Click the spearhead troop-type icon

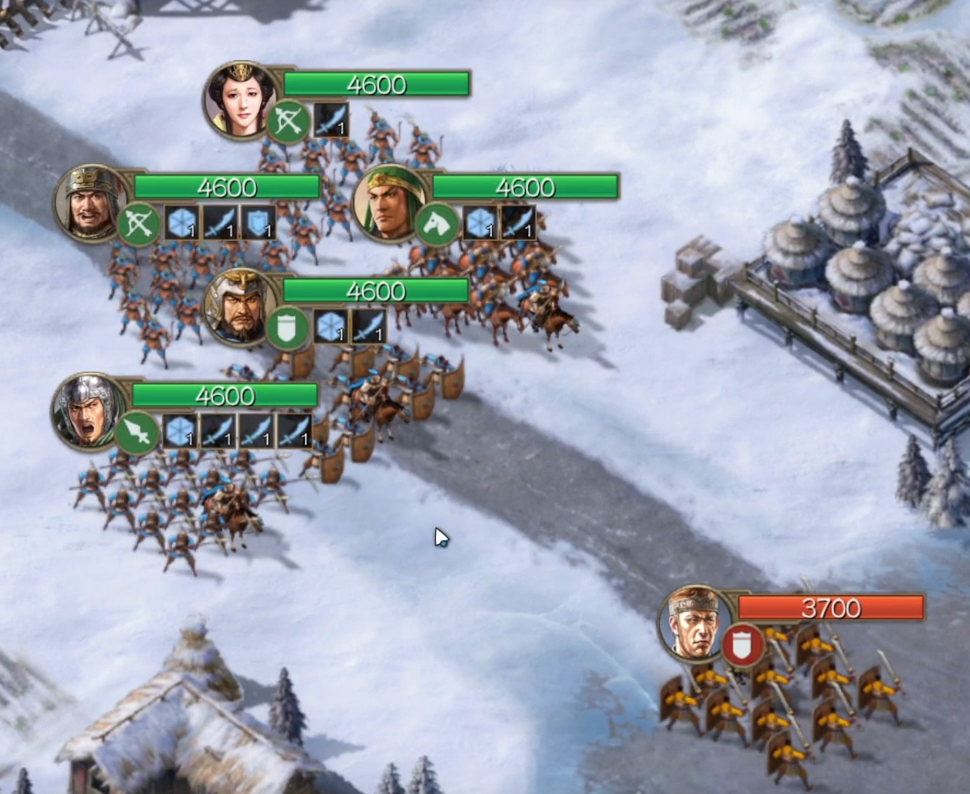click(x=136, y=432)
